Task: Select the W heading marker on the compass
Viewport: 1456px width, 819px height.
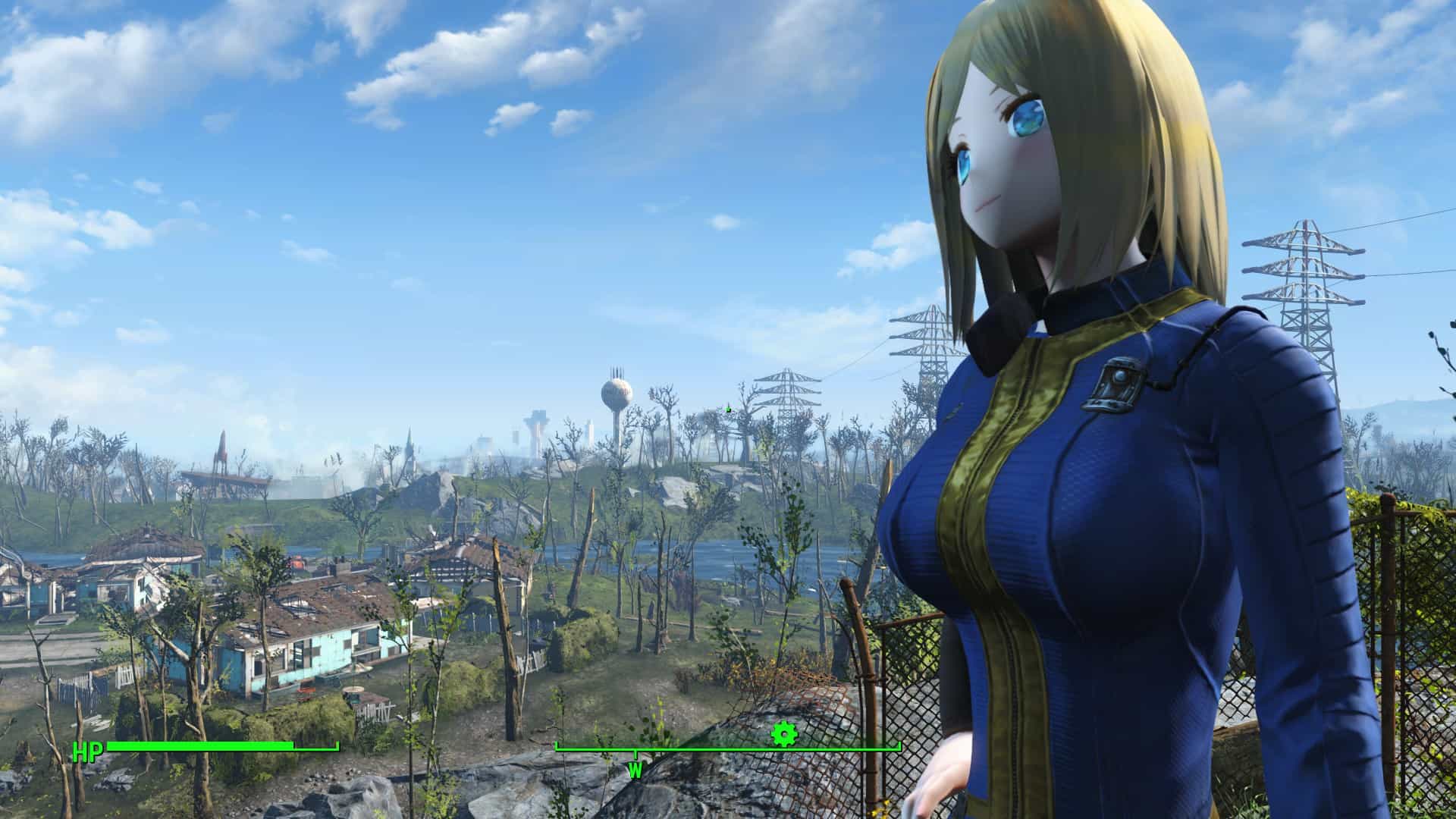Action: pos(635,770)
